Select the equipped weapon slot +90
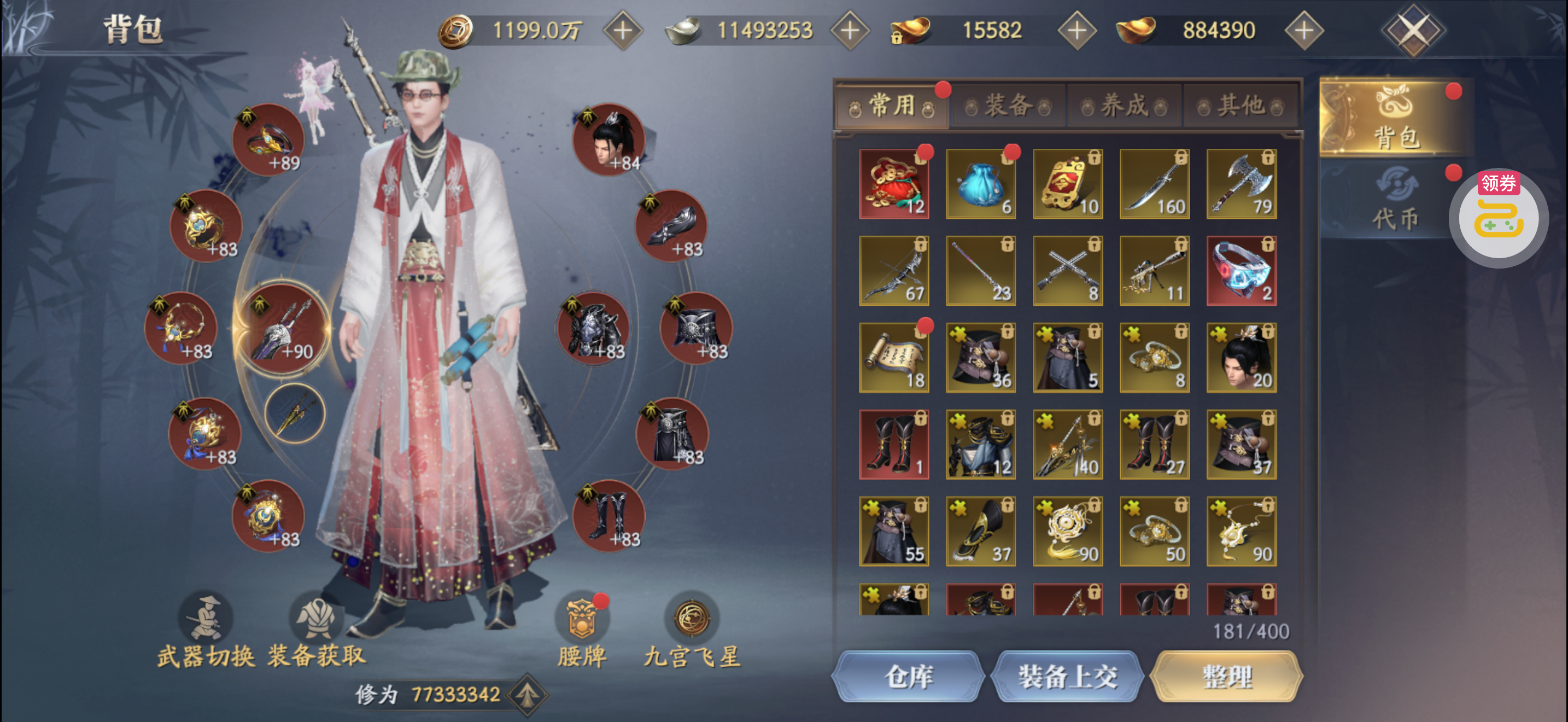The height and width of the screenshot is (722, 1568). (x=283, y=329)
